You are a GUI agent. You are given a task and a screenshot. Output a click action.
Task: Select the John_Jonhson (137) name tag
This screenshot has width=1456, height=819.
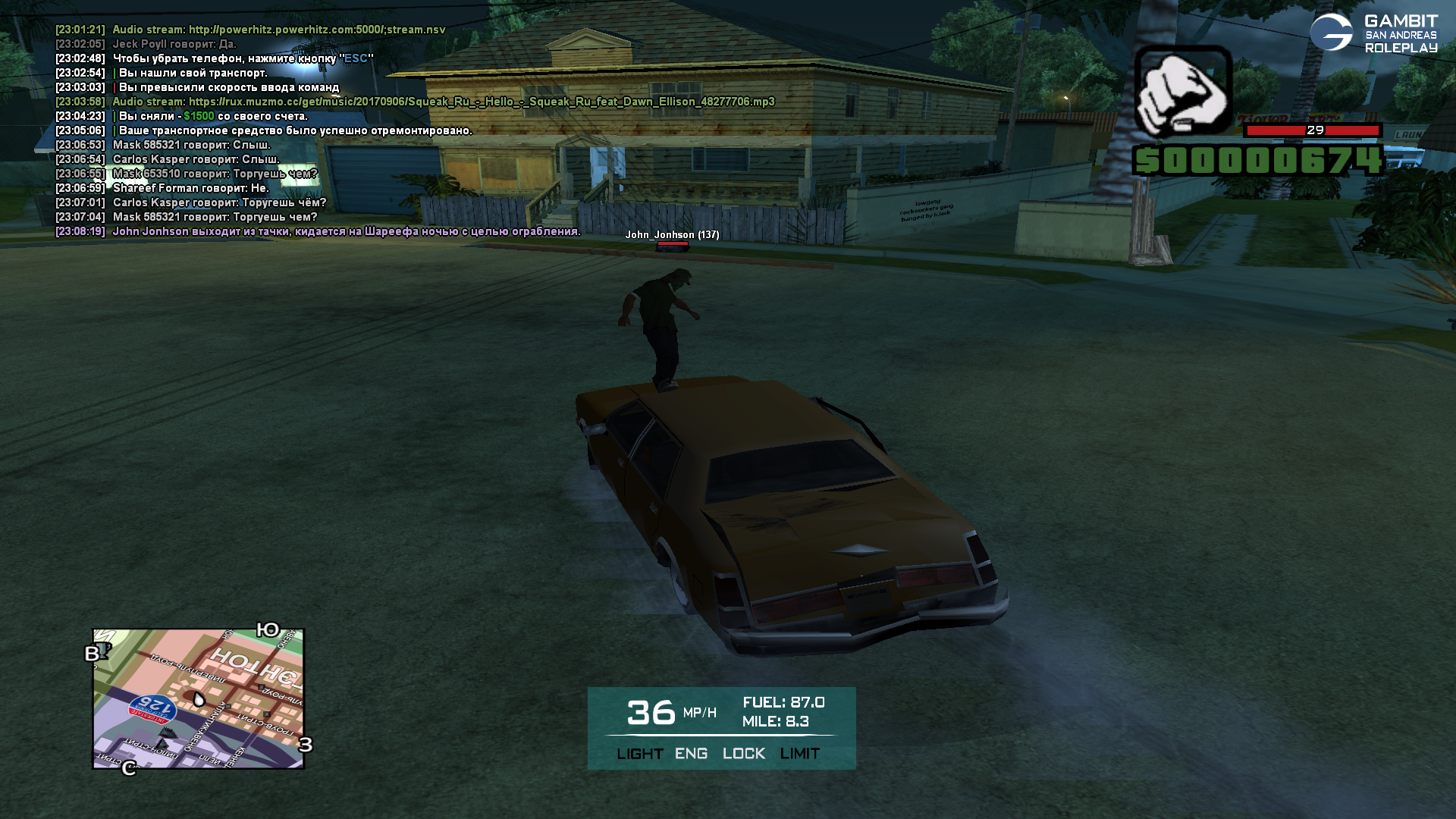pyautogui.click(x=672, y=235)
